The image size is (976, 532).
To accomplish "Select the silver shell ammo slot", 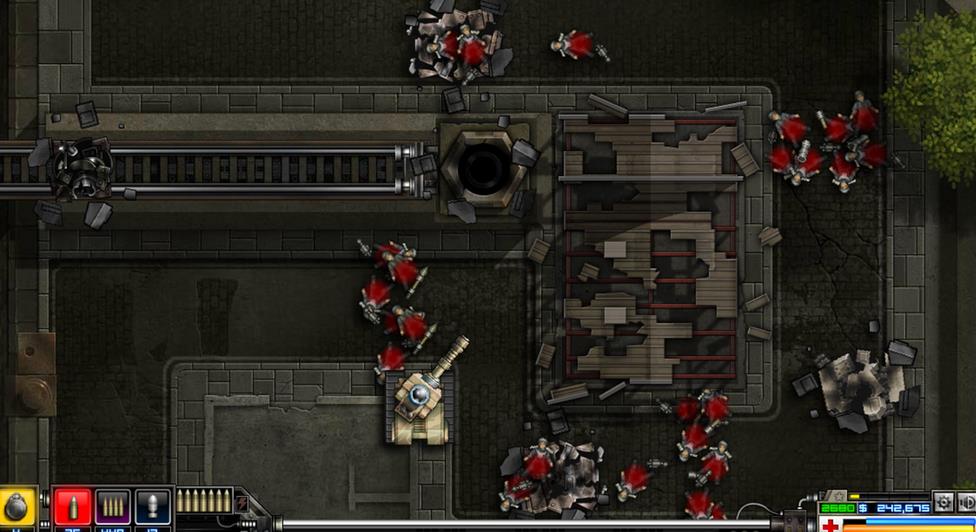I will tap(152, 507).
